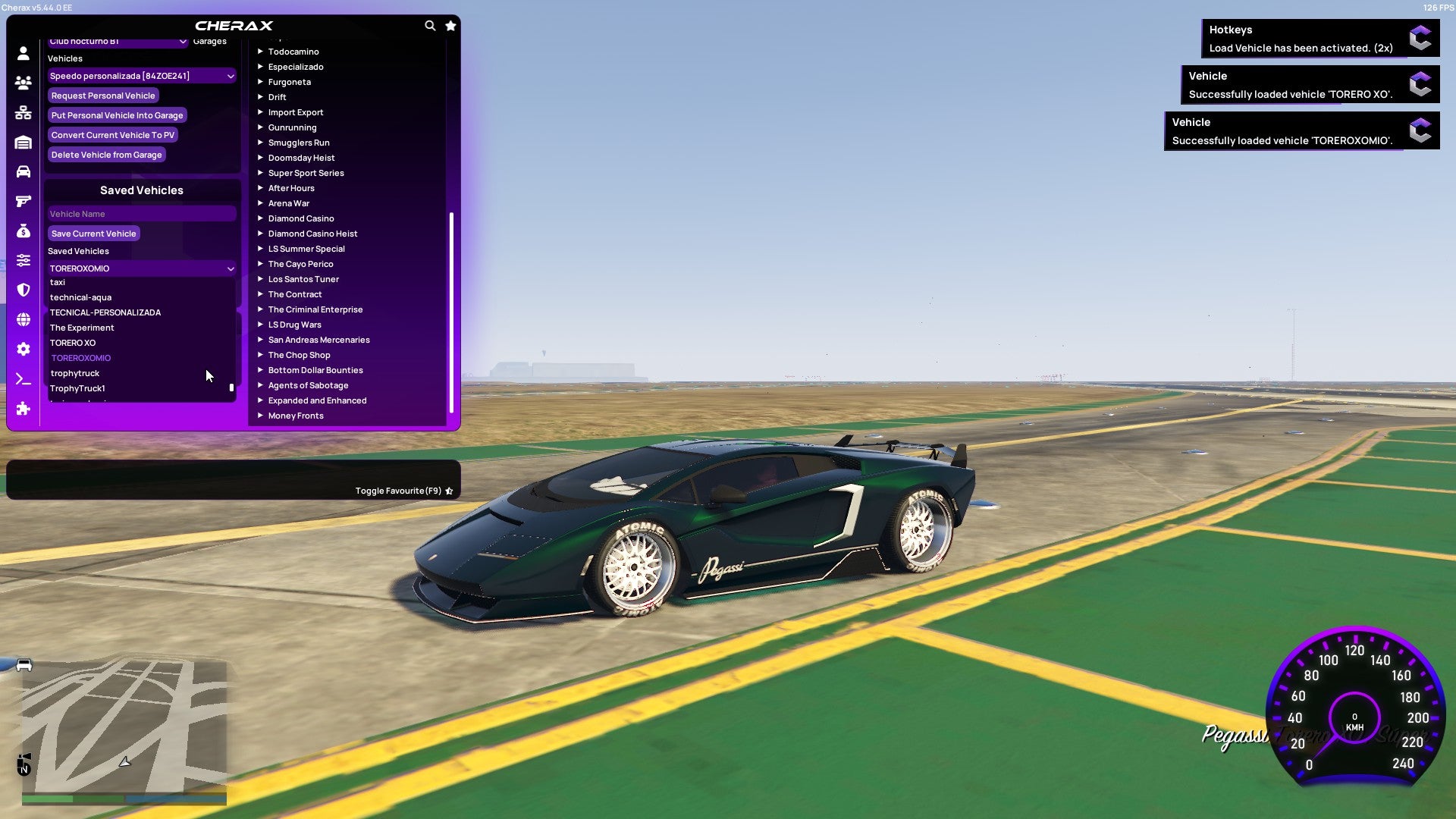Open the Money bag menu
Screen dimensions: 1456x819
(24, 231)
